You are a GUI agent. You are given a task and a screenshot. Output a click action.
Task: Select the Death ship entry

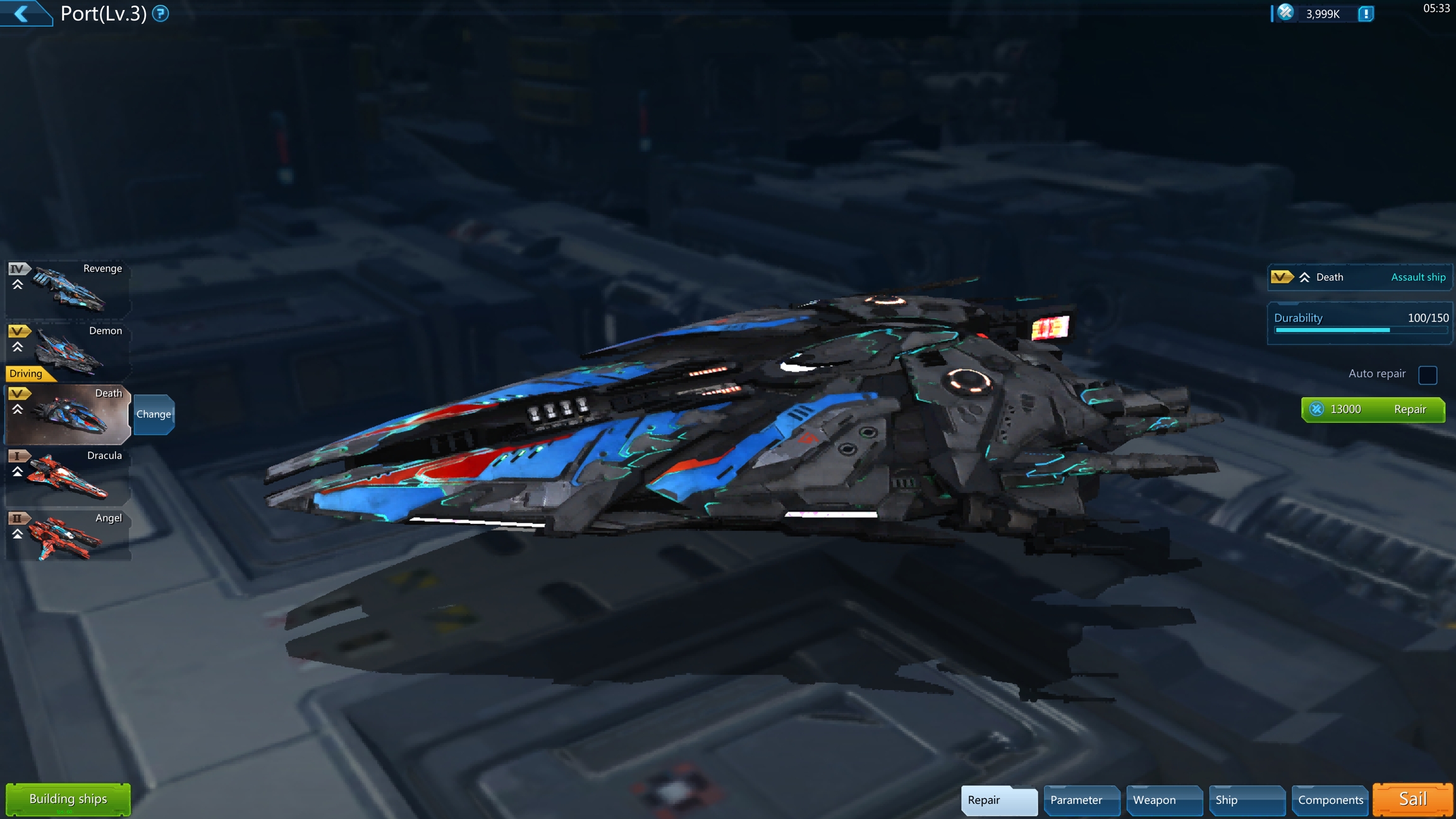(x=68, y=414)
